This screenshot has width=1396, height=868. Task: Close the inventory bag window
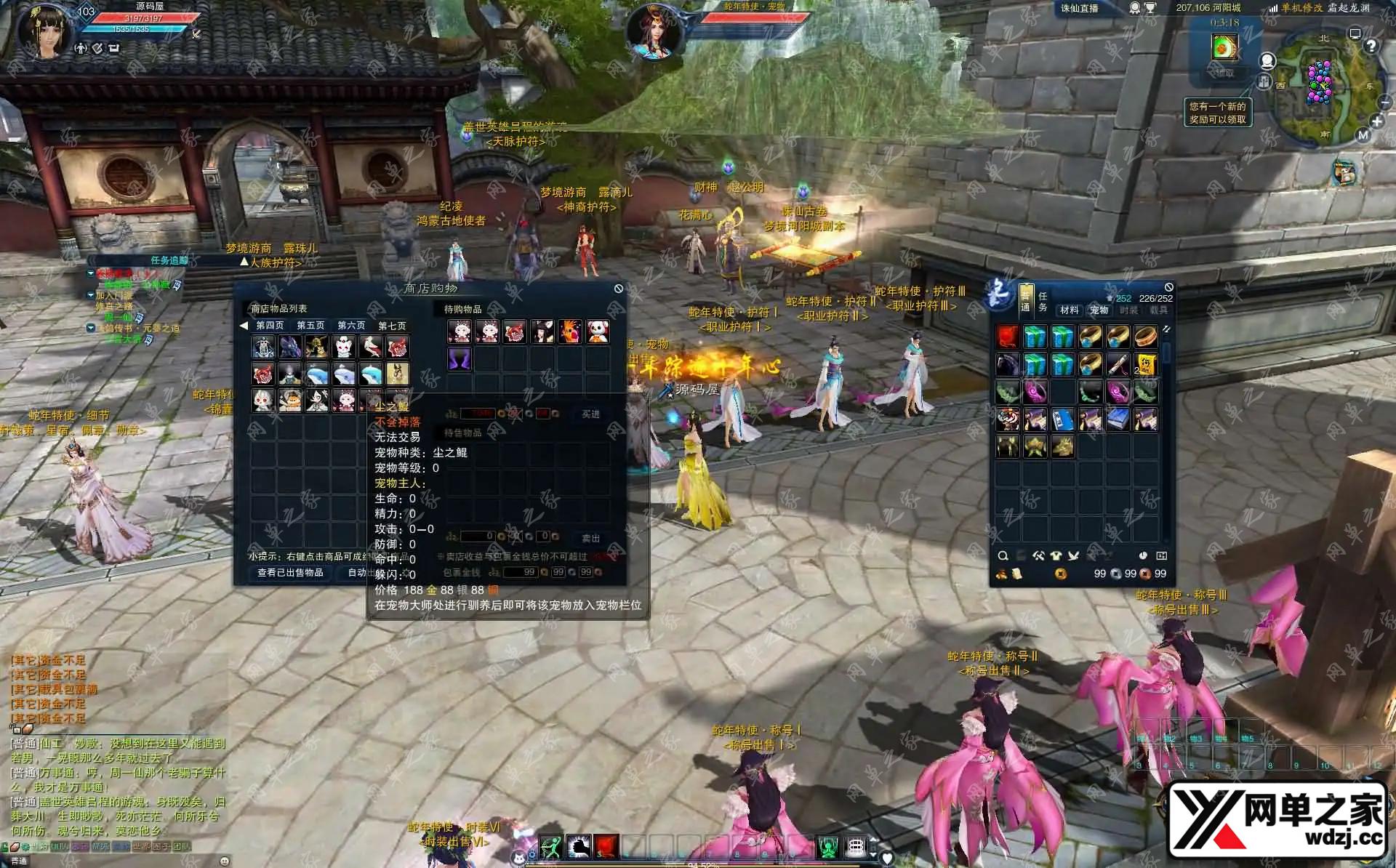[x=1168, y=288]
